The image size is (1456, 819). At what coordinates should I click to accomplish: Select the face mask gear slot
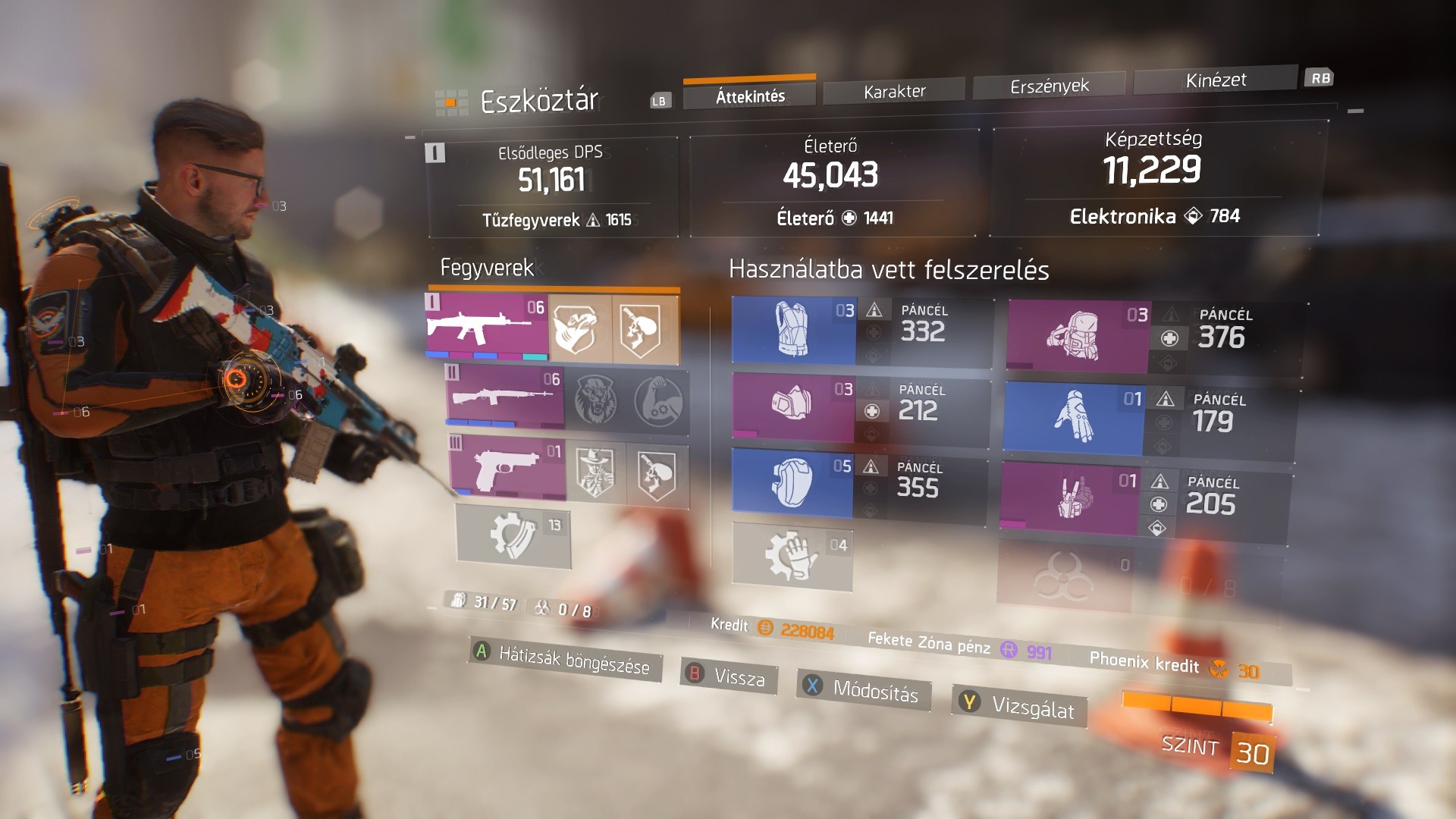click(792, 405)
